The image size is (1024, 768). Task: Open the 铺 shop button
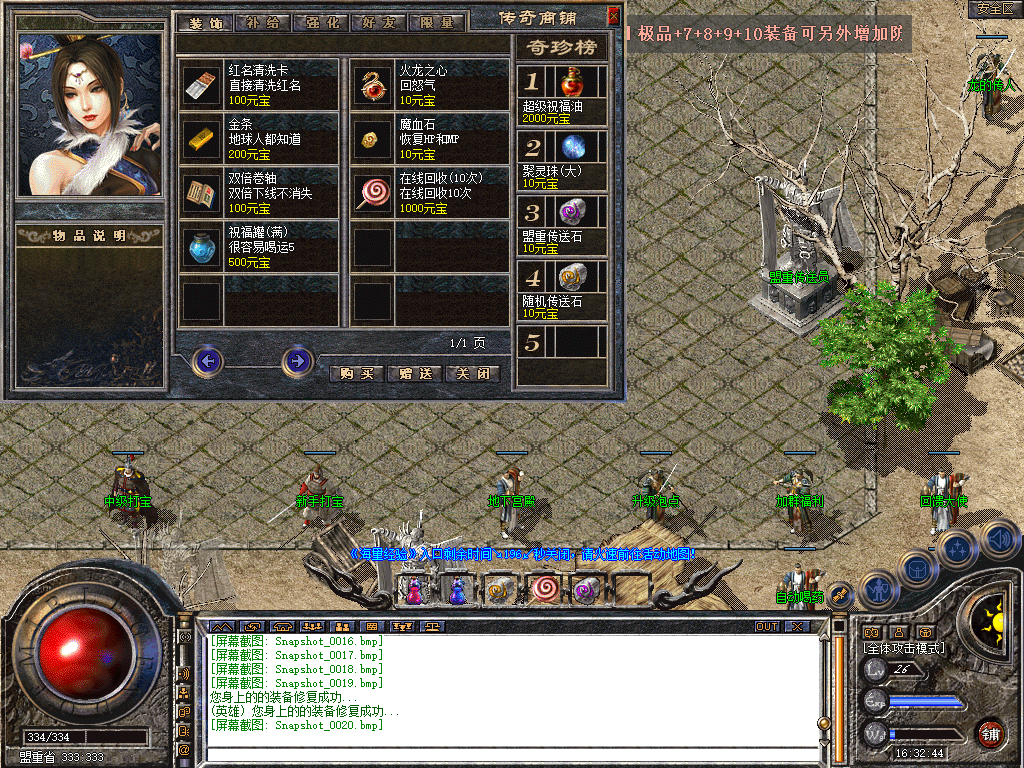coord(990,734)
